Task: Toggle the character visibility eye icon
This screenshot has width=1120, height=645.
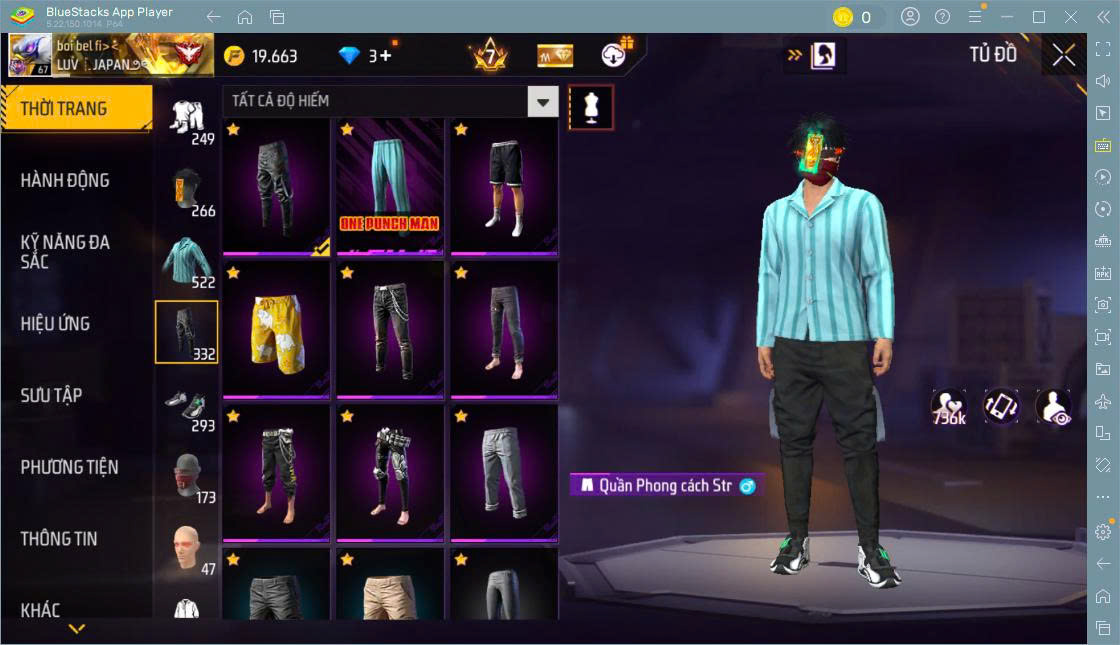Action: [1054, 408]
